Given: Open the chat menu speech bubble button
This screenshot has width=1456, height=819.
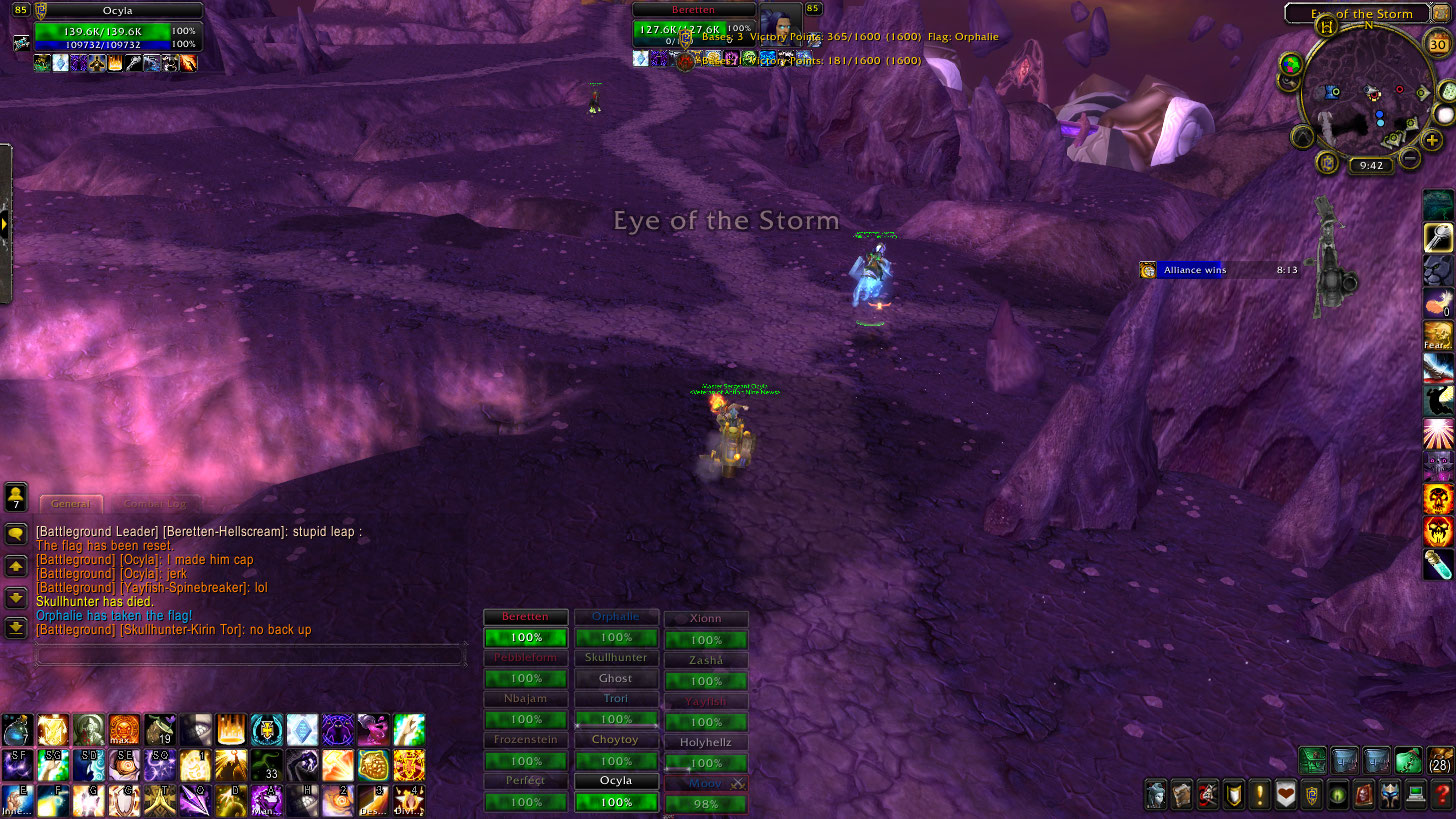Looking at the screenshot, I should point(16,534).
